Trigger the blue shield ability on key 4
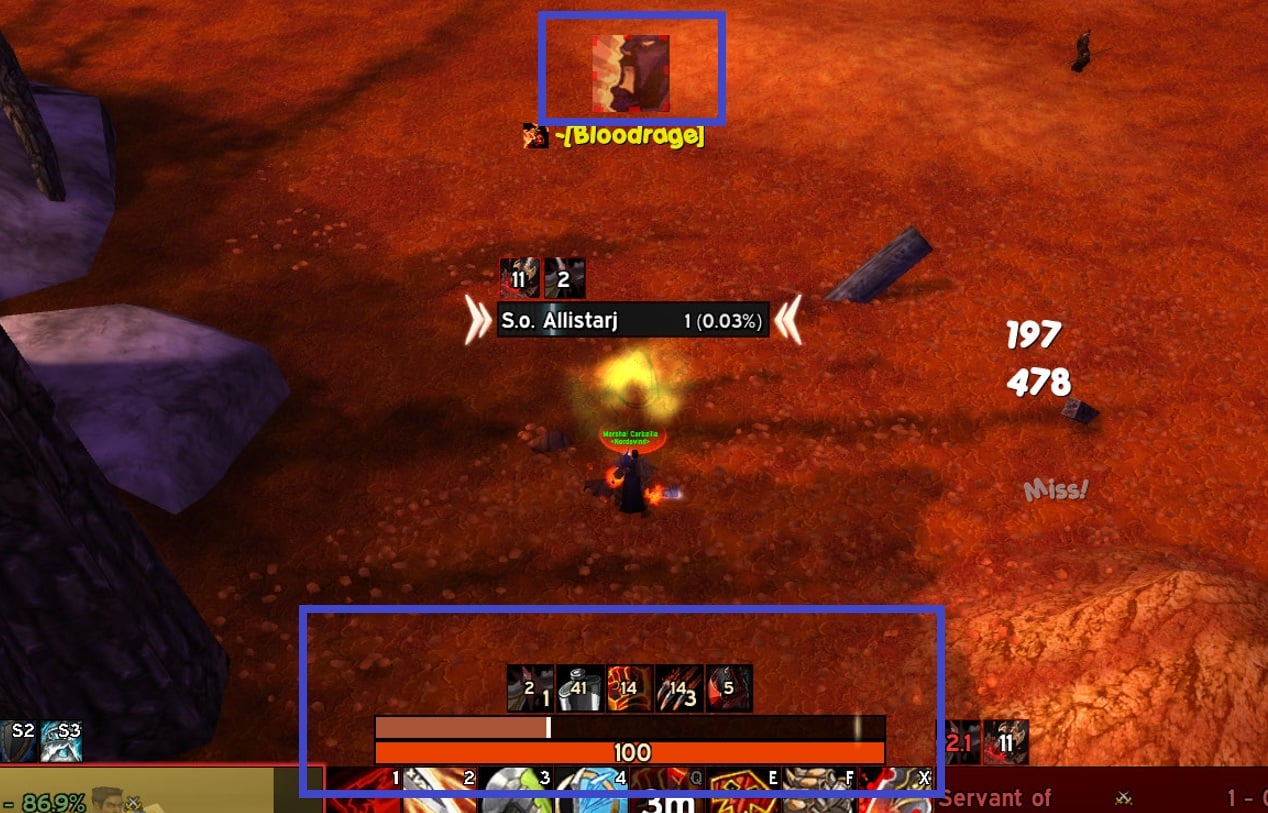Screen dimensions: 1268x813 click(592, 792)
